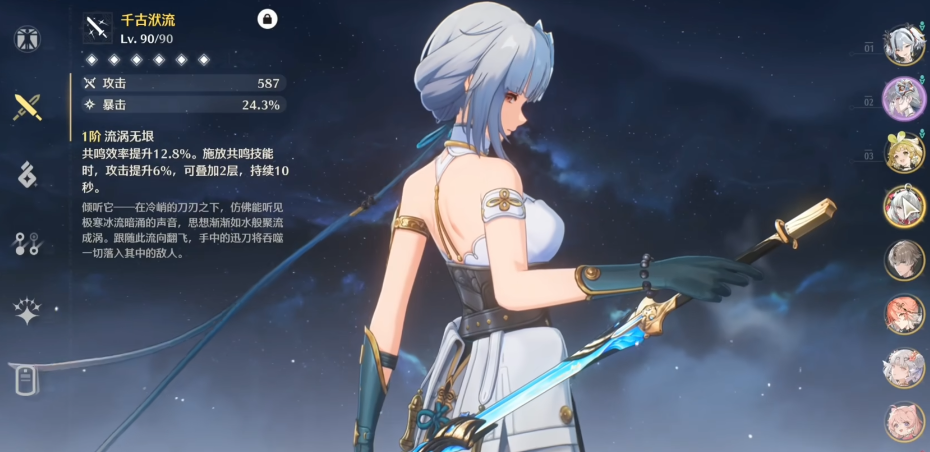
Task: Switch to the blonde slot 03 character
Action: tap(903, 153)
